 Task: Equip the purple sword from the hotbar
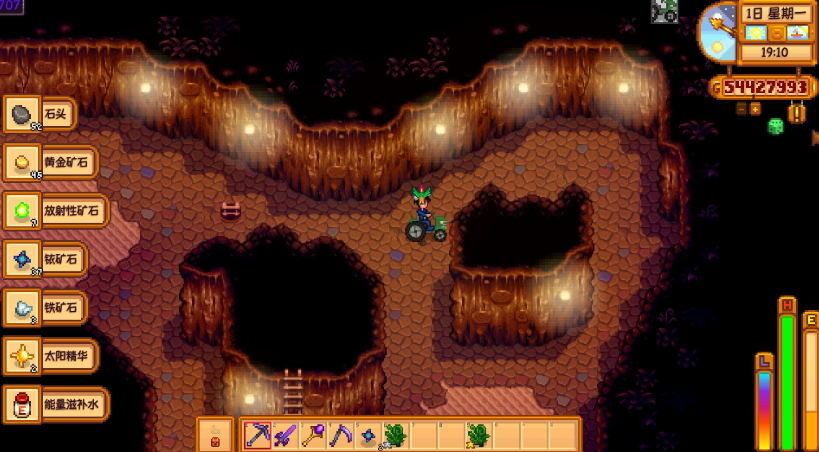285,435
